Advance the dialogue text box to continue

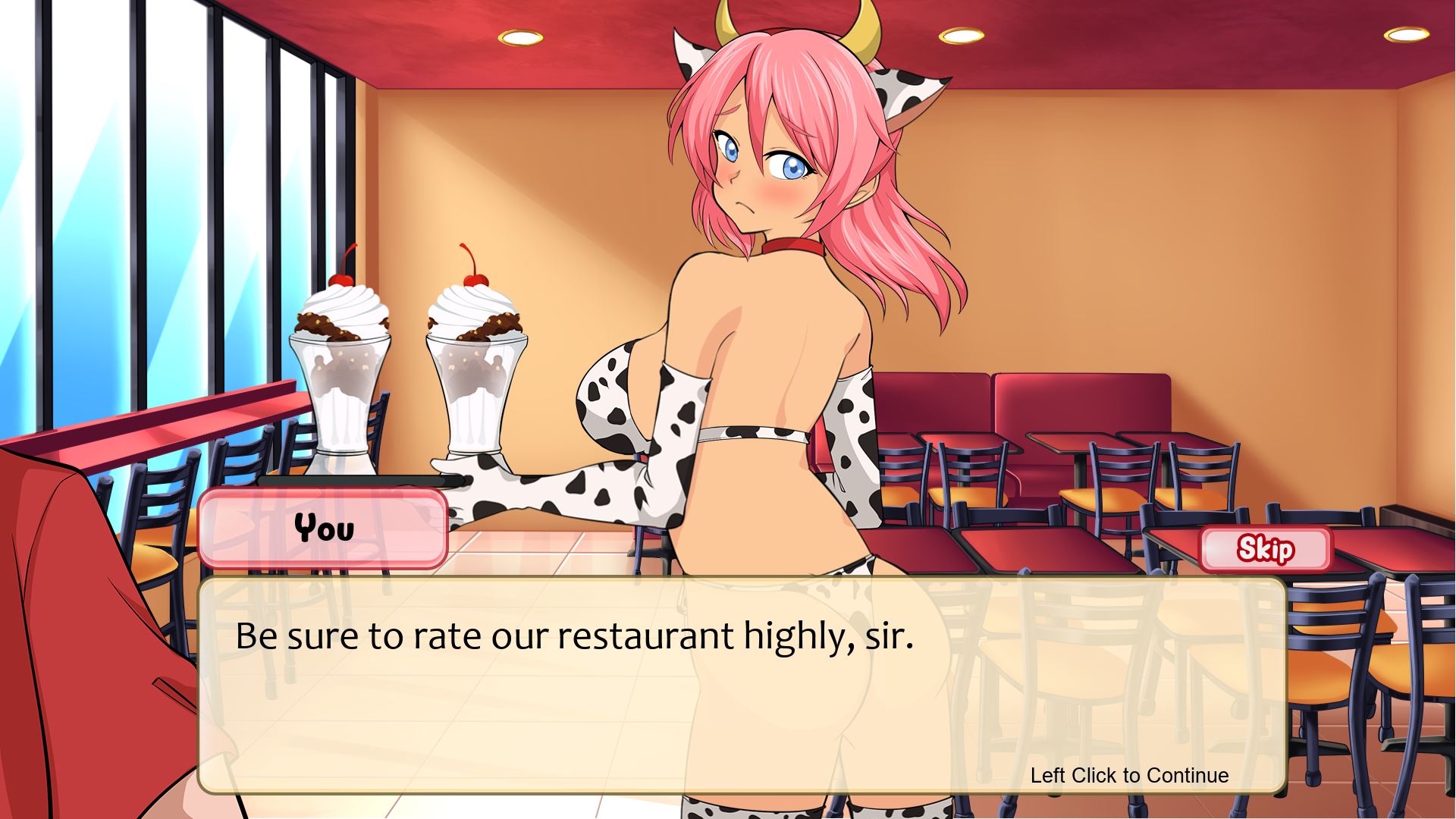pos(742,685)
